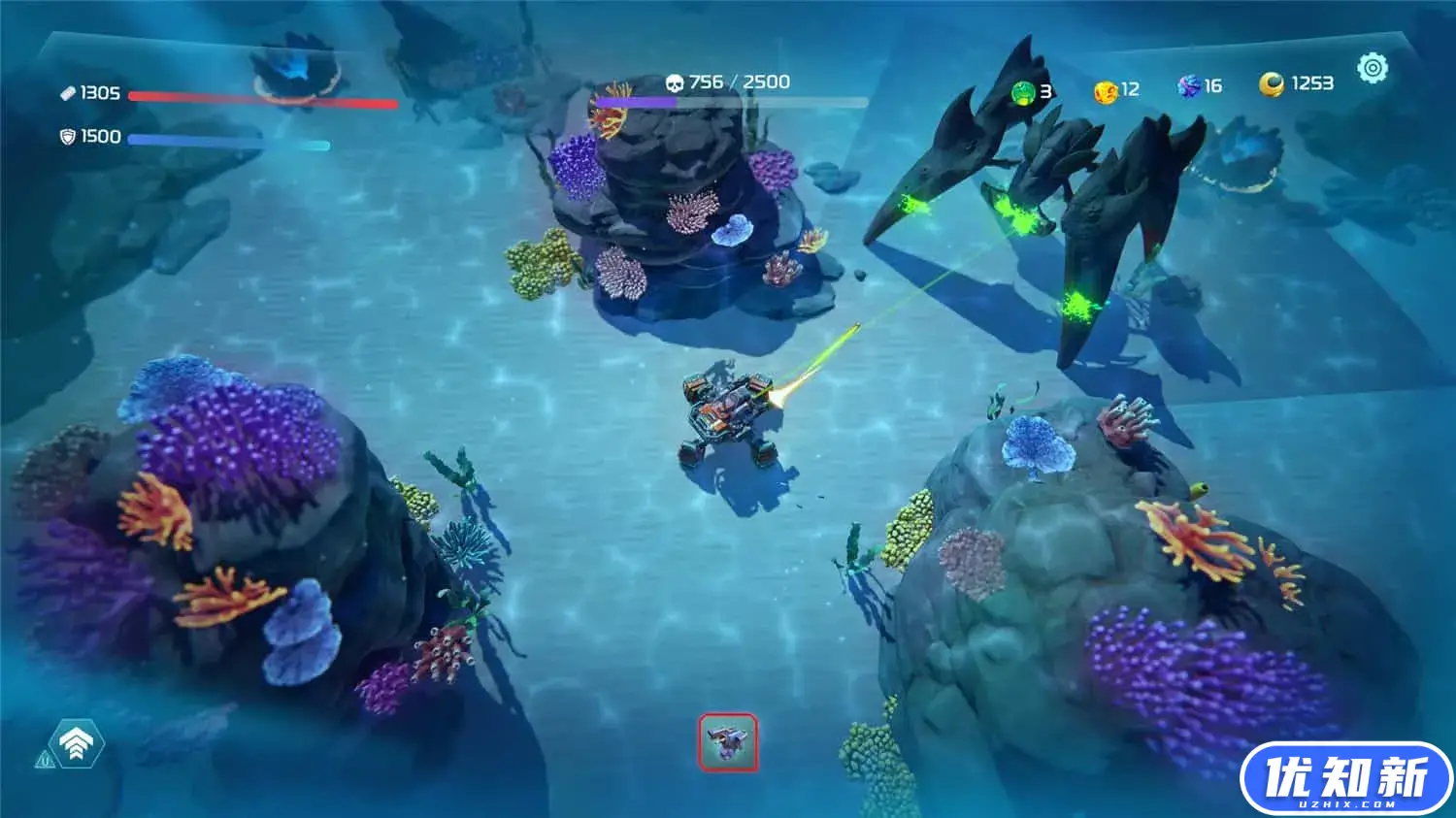Viewport: 1456px width, 818px height.
Task: Activate the chevron upgrade hexagon button
Action: tap(76, 744)
